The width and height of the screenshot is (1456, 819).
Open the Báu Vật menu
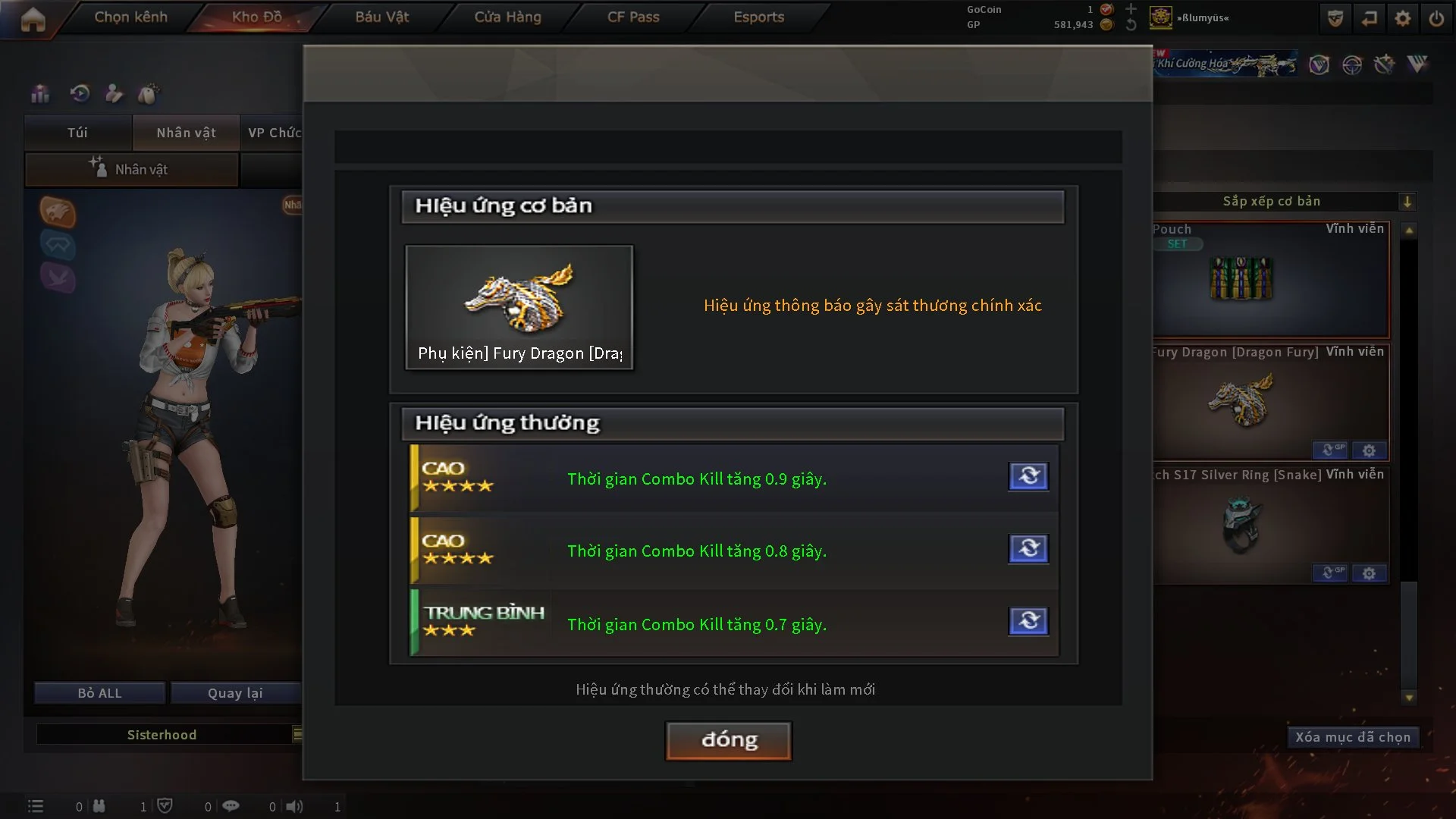point(381,17)
